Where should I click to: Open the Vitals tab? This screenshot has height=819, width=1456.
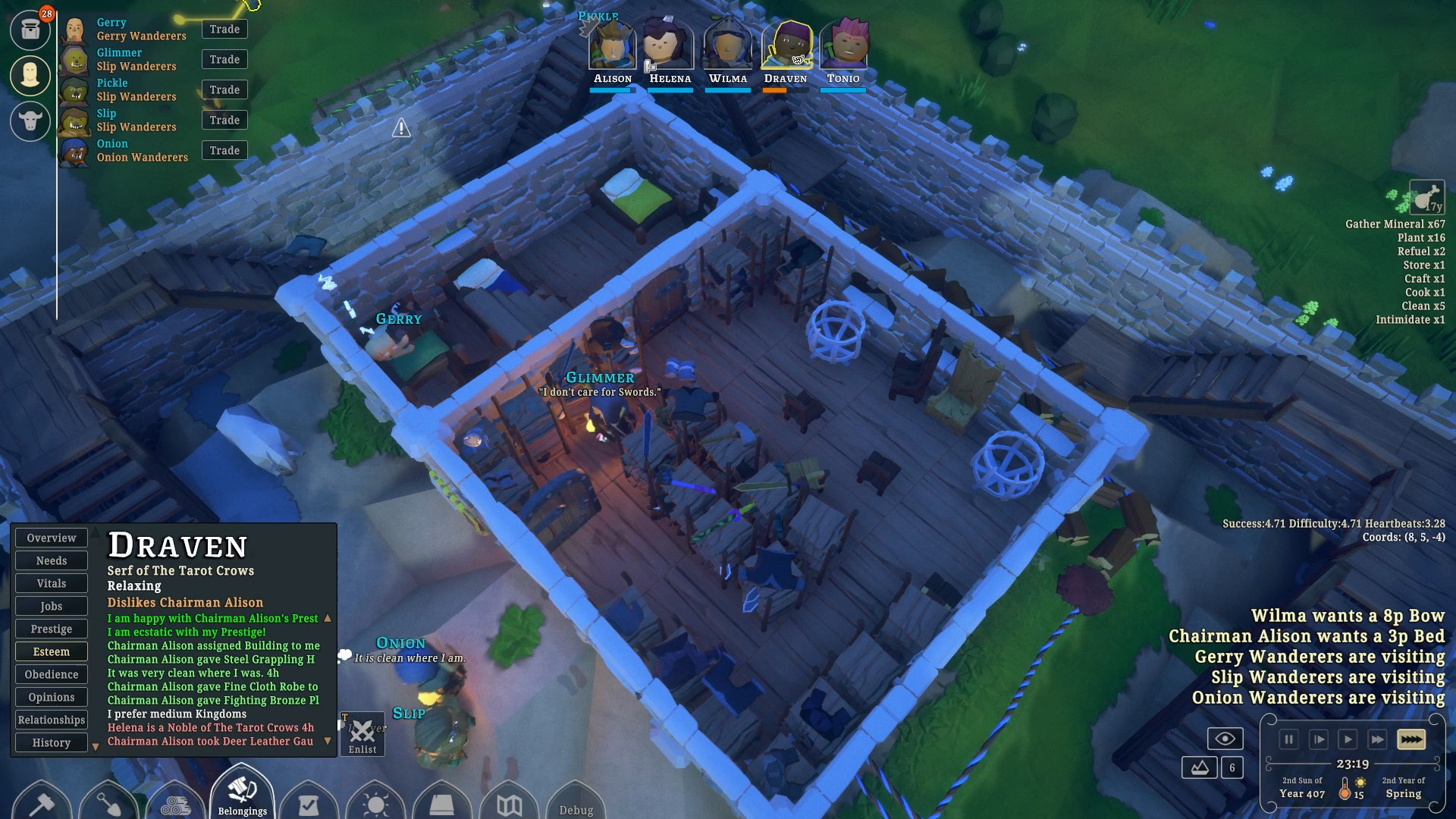point(52,584)
